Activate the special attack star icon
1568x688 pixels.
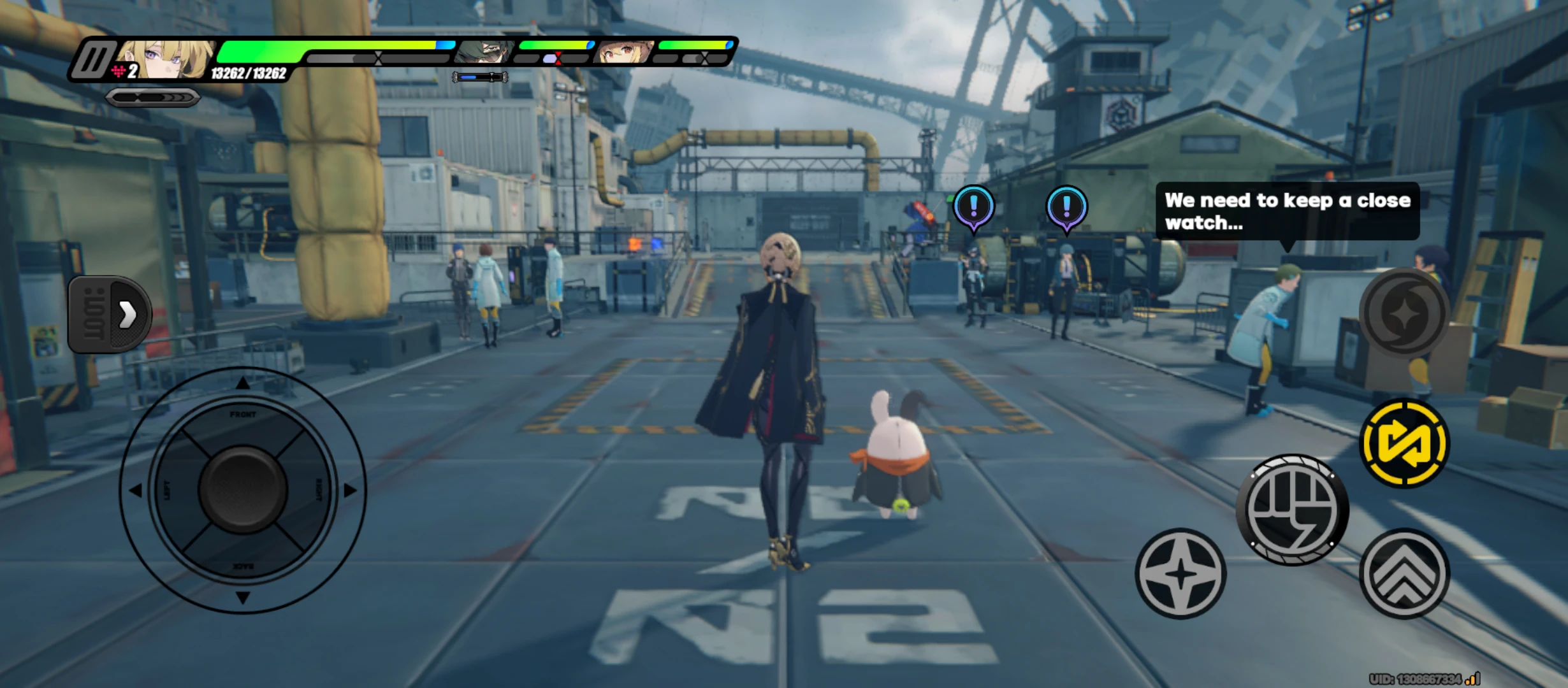[x=1182, y=571]
